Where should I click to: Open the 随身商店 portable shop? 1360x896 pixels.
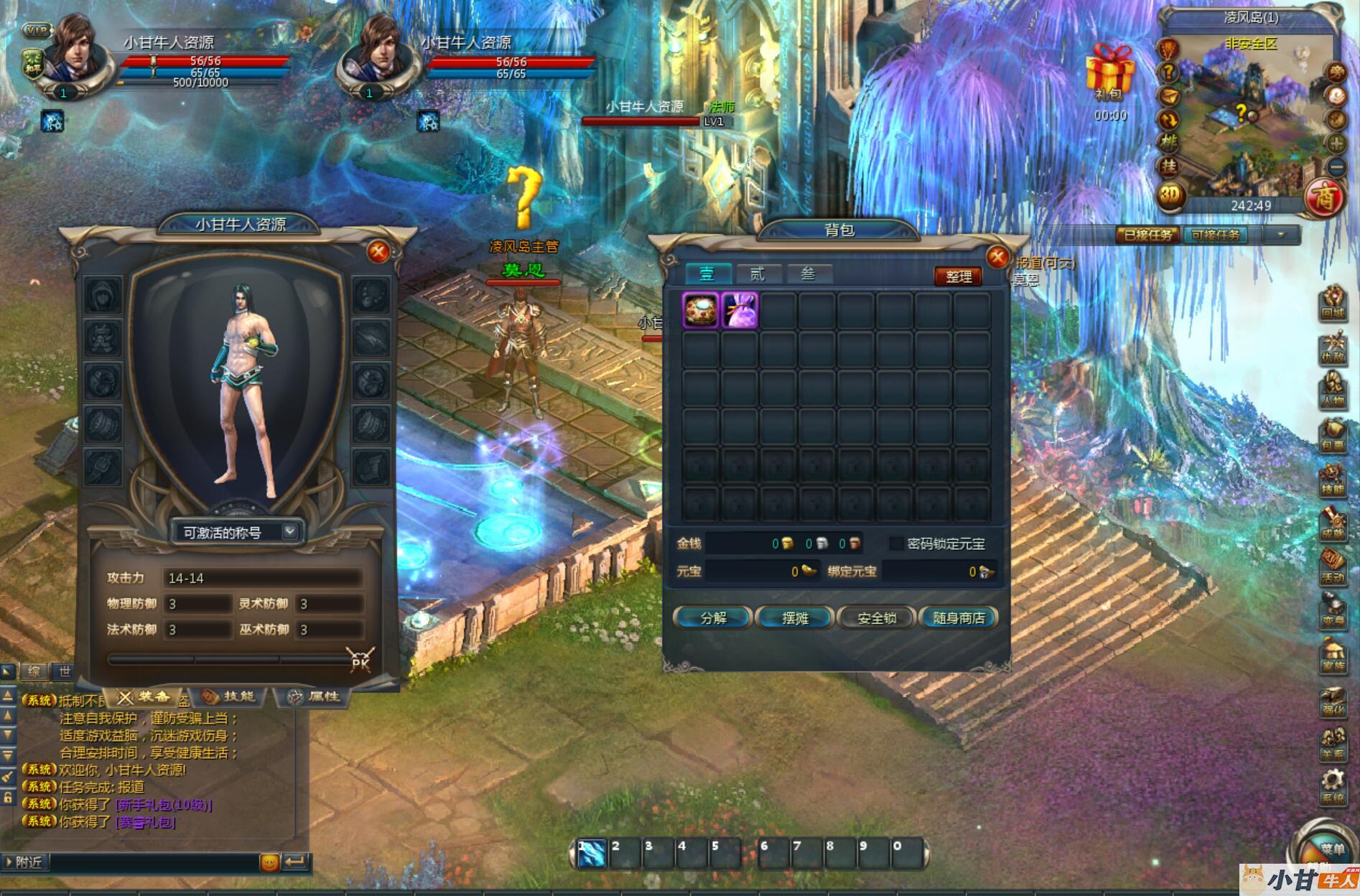point(959,617)
